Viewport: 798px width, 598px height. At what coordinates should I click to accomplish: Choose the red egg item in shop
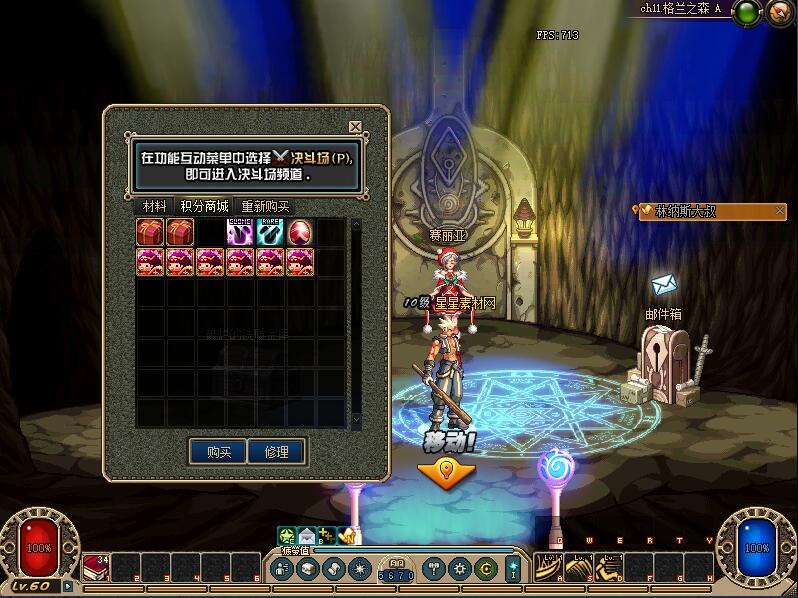(x=300, y=233)
